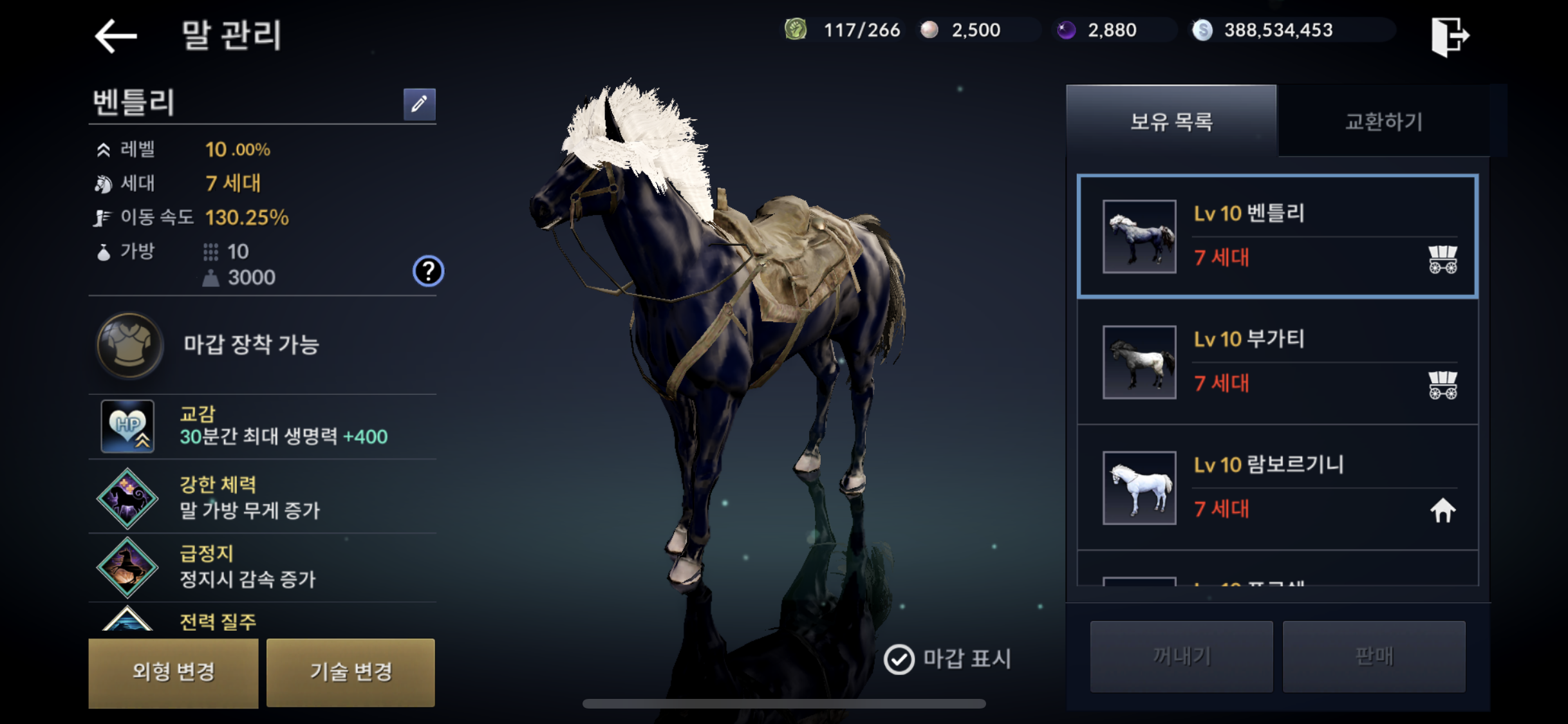This screenshot has height=724, width=1568.
Task: Switch to the 교환하기 tab
Action: click(x=1383, y=121)
